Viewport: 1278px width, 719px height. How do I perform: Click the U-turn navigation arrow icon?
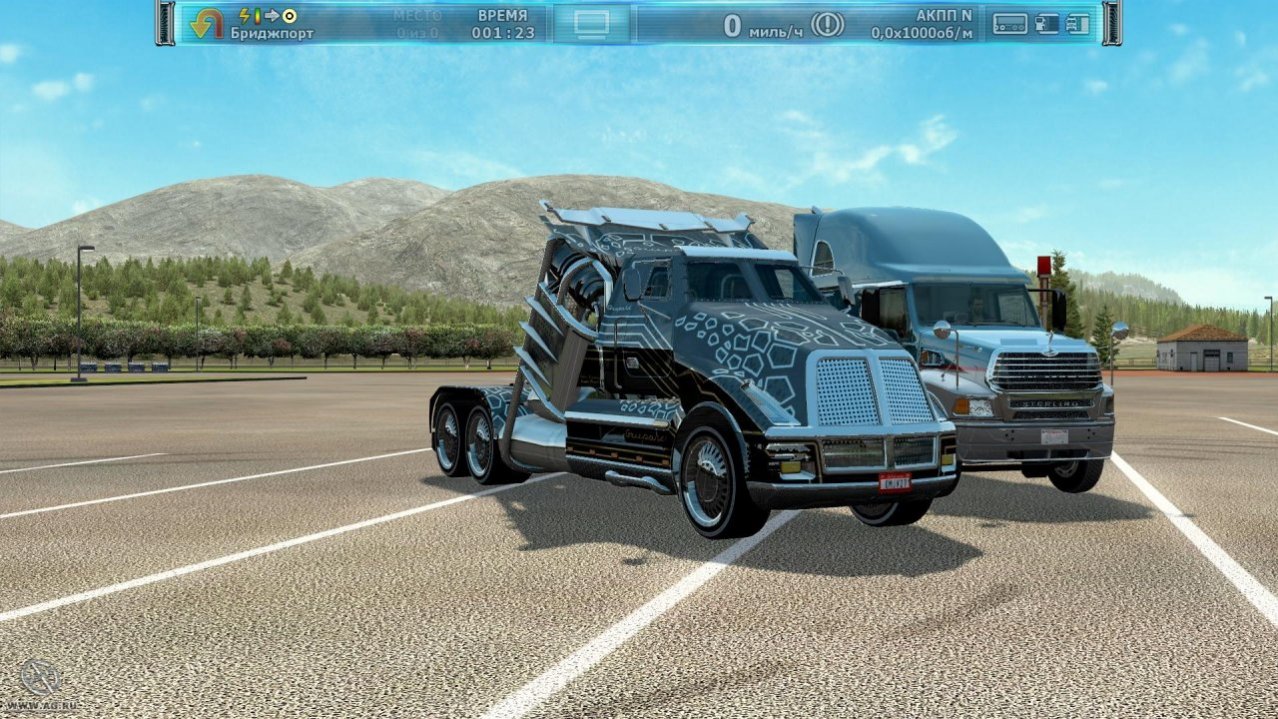coord(207,23)
